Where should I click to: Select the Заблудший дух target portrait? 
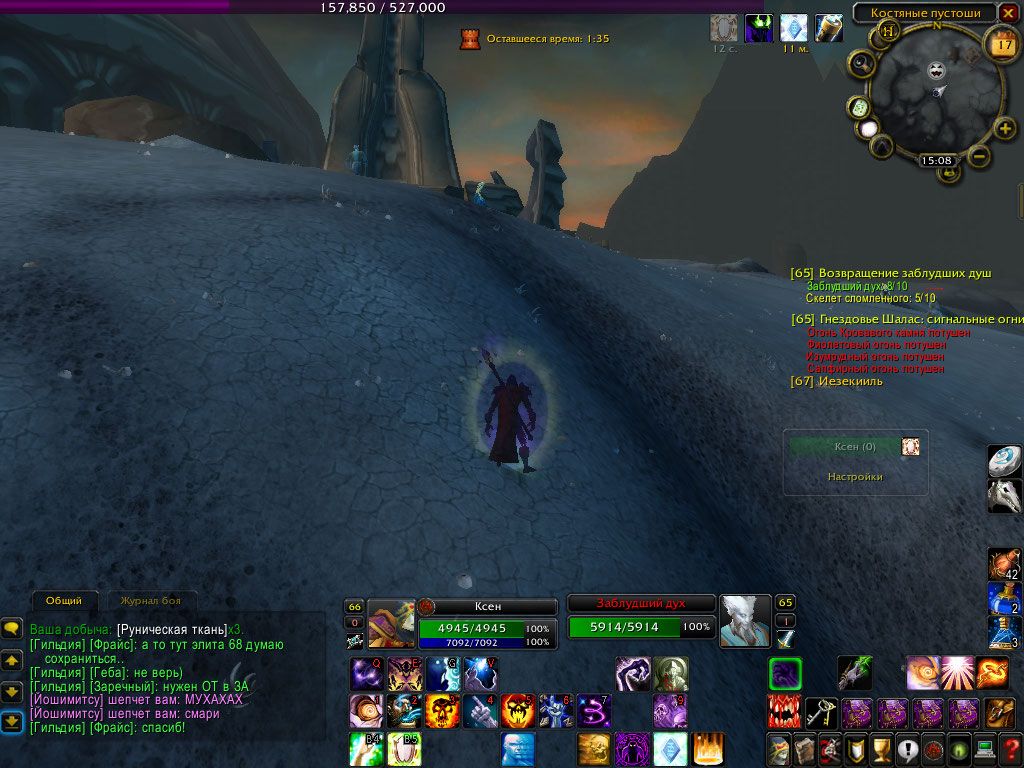(x=745, y=622)
